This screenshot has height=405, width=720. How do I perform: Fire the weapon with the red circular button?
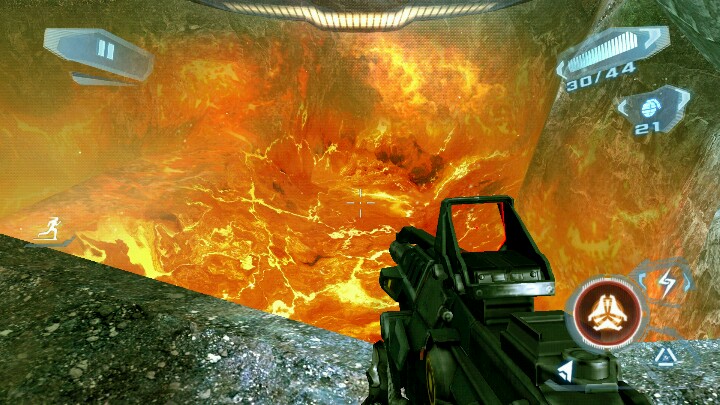click(604, 313)
